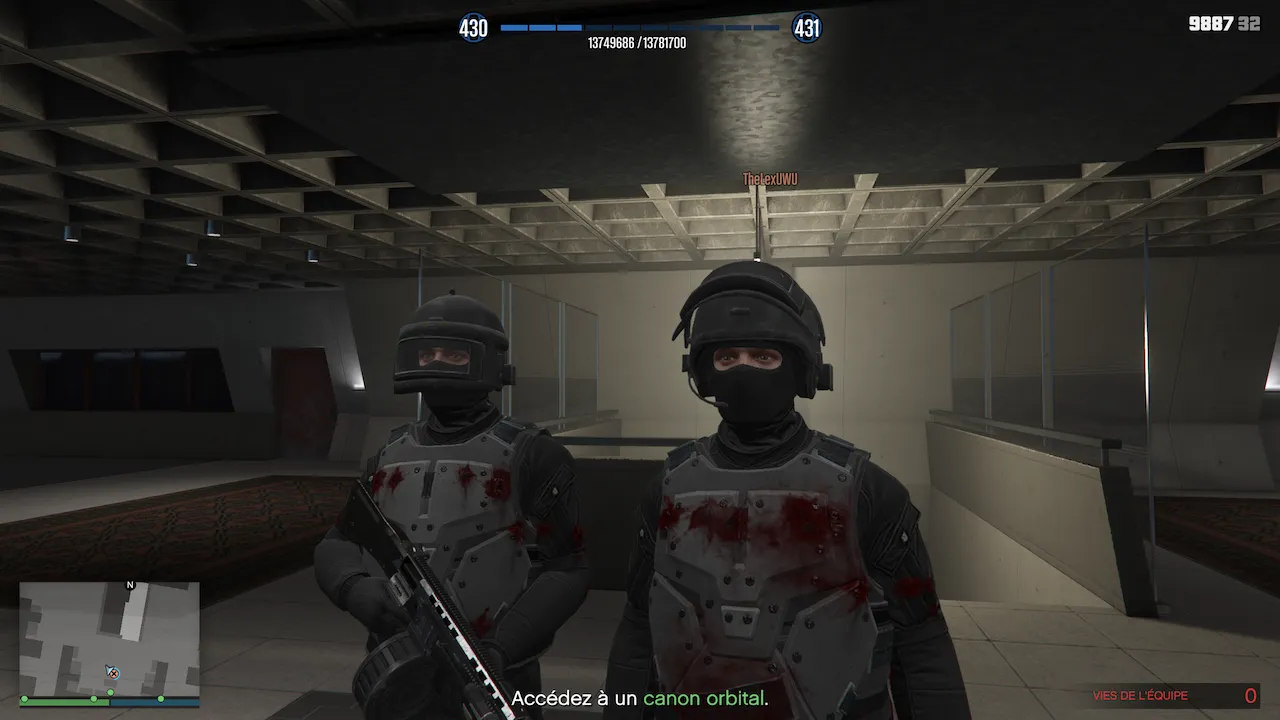
Task: Expand the team lives panel
Action: pos(1170,695)
